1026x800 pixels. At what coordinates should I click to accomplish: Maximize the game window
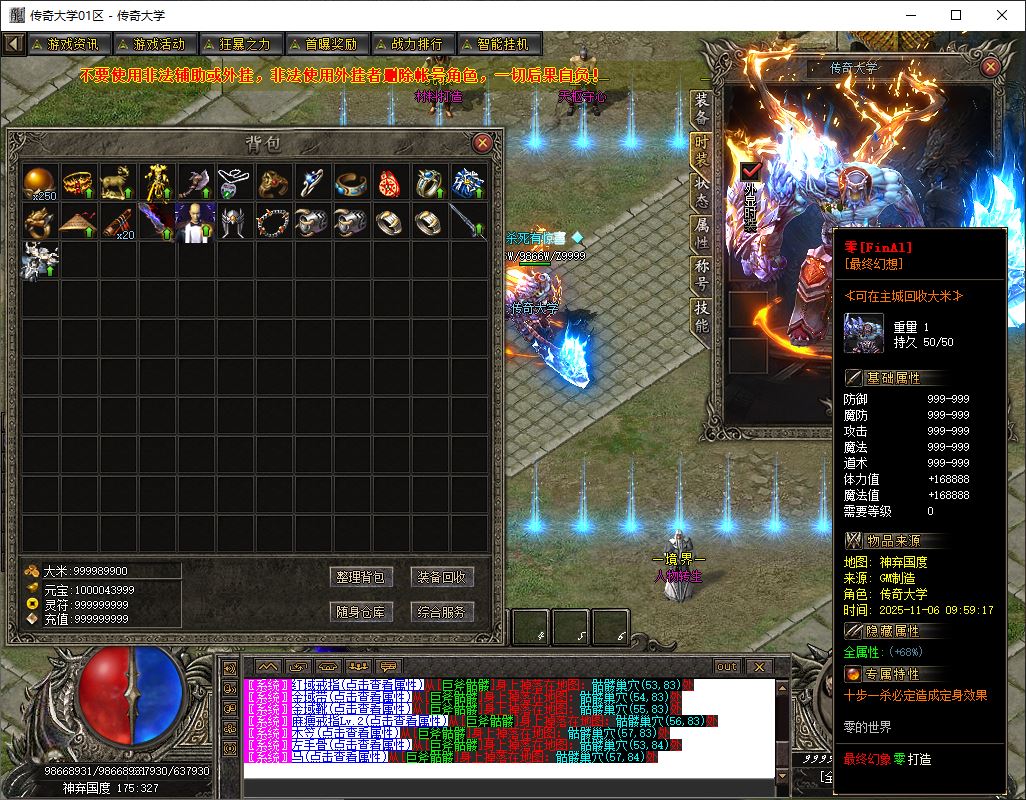pos(956,15)
